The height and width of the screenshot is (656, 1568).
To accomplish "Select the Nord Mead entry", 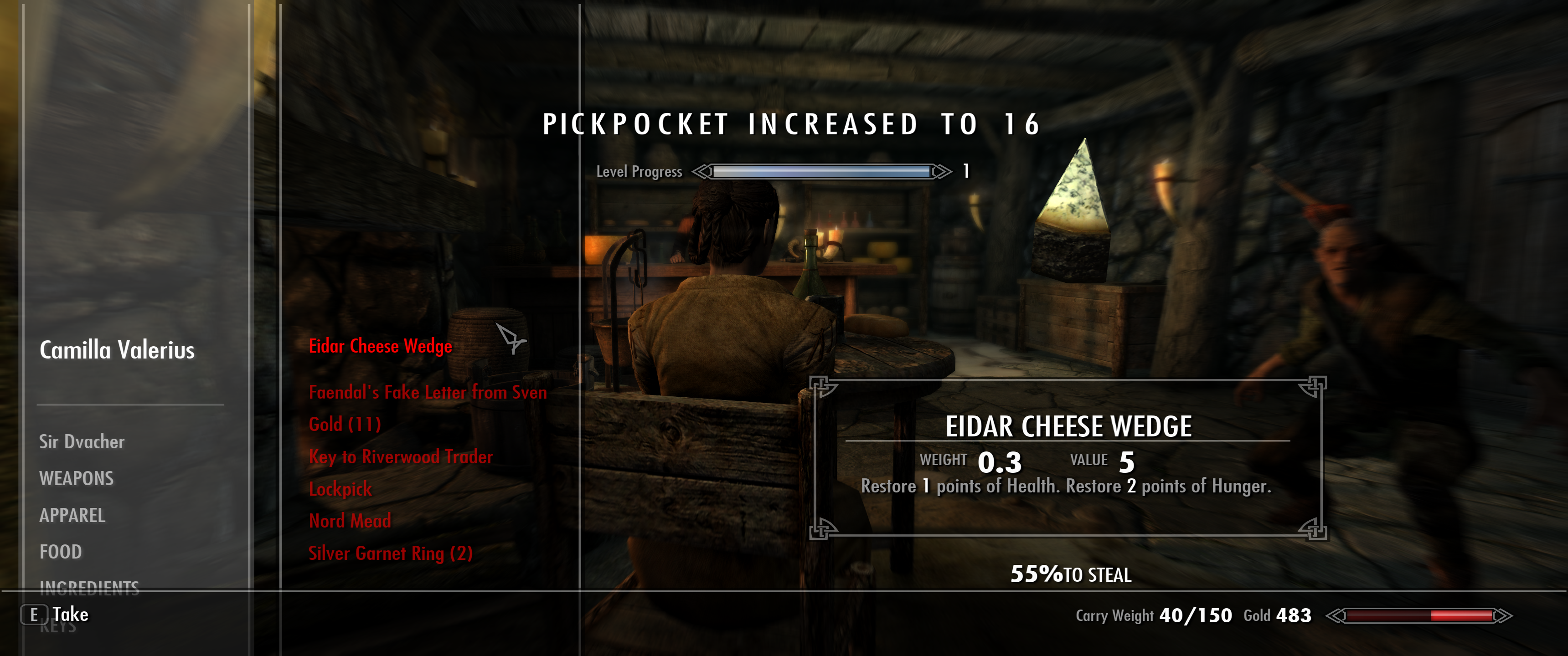I will (350, 521).
